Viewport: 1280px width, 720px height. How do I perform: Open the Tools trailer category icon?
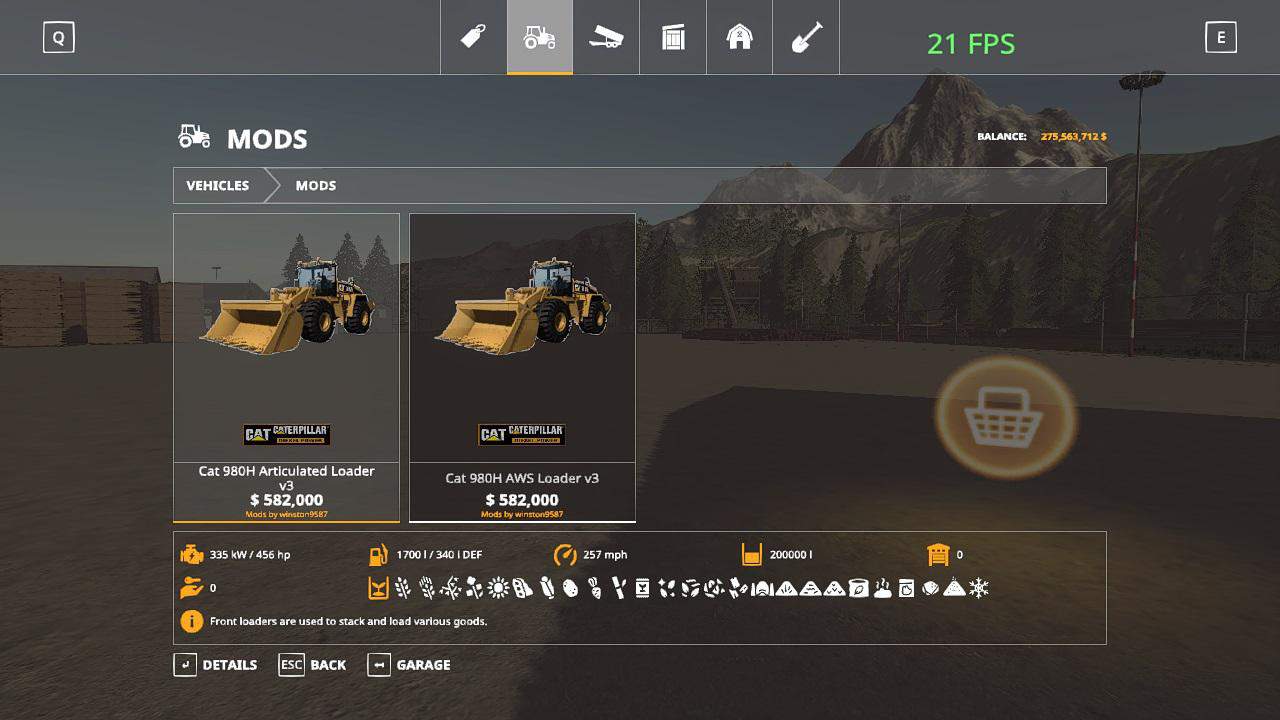coord(606,37)
